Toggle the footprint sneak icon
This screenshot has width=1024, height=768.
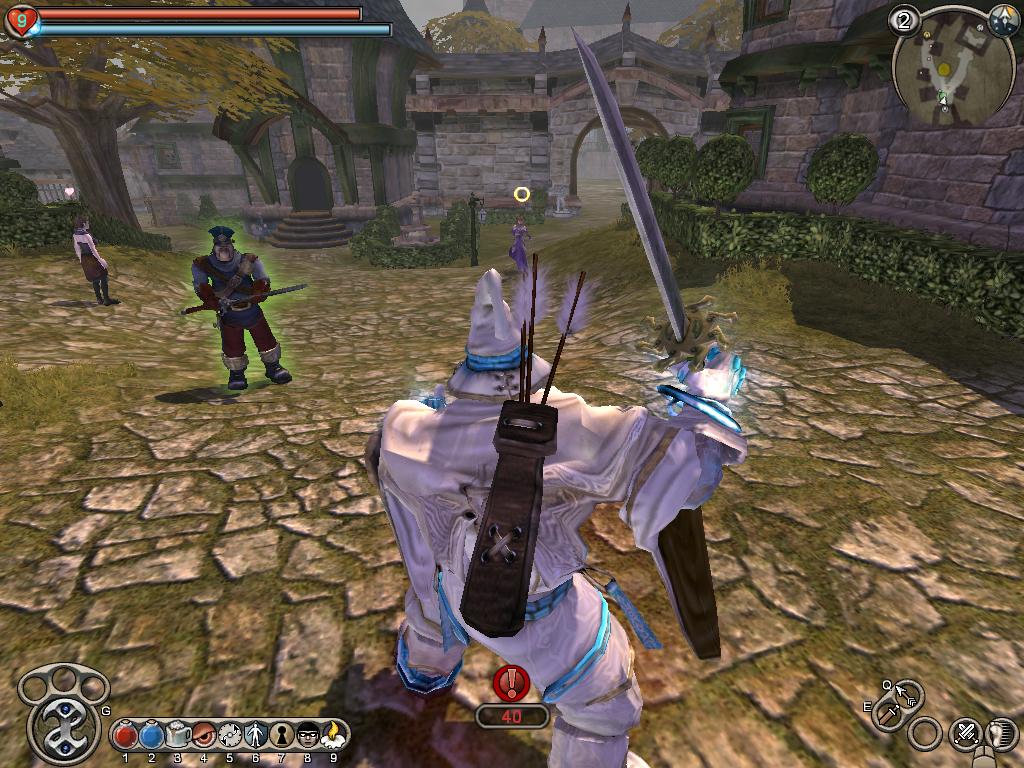(1003, 733)
